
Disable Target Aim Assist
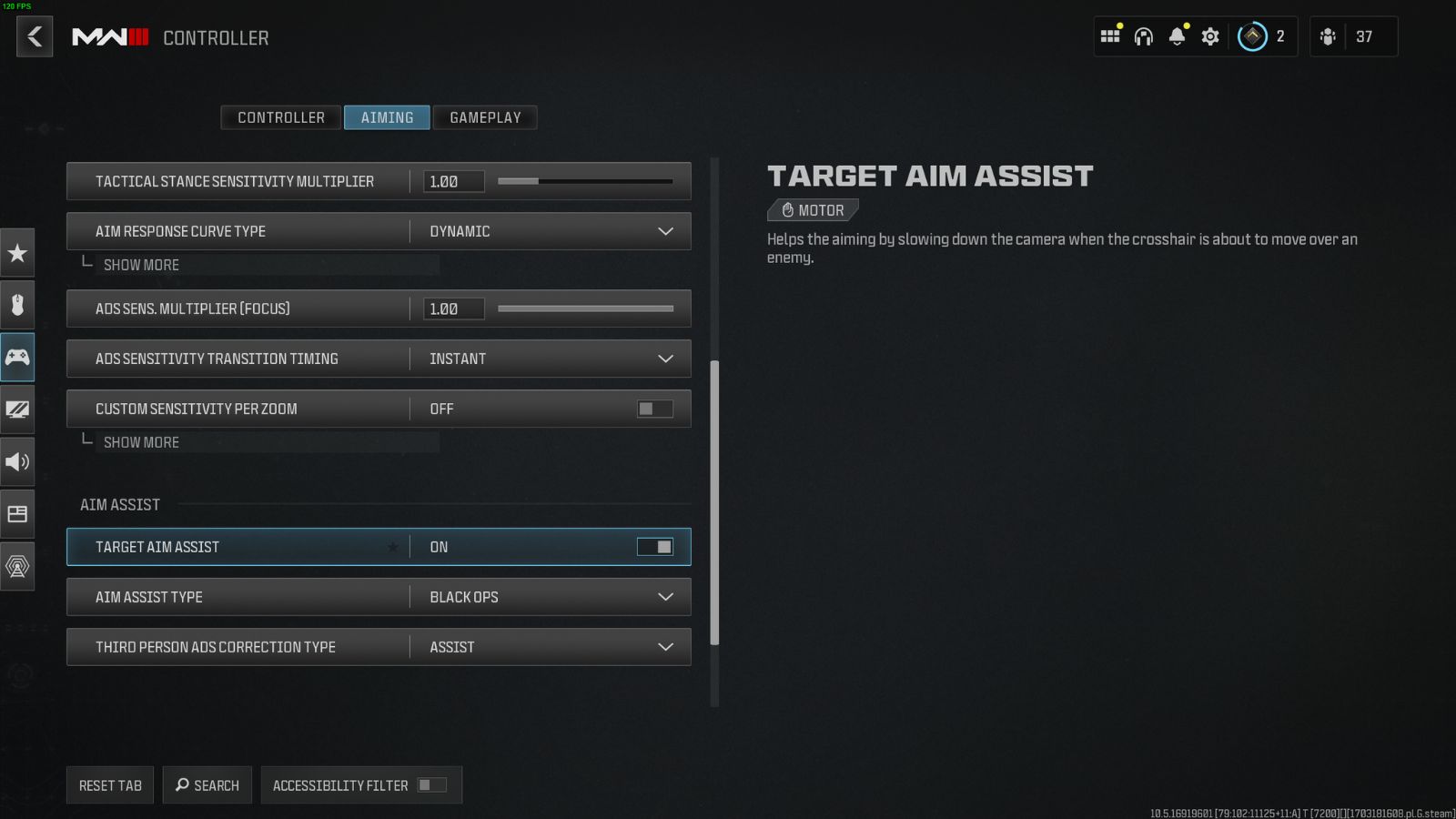point(658,546)
